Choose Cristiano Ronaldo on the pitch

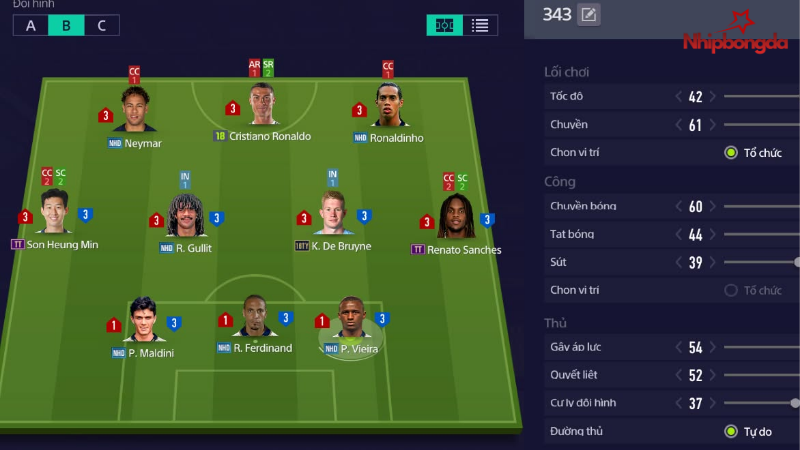point(263,104)
